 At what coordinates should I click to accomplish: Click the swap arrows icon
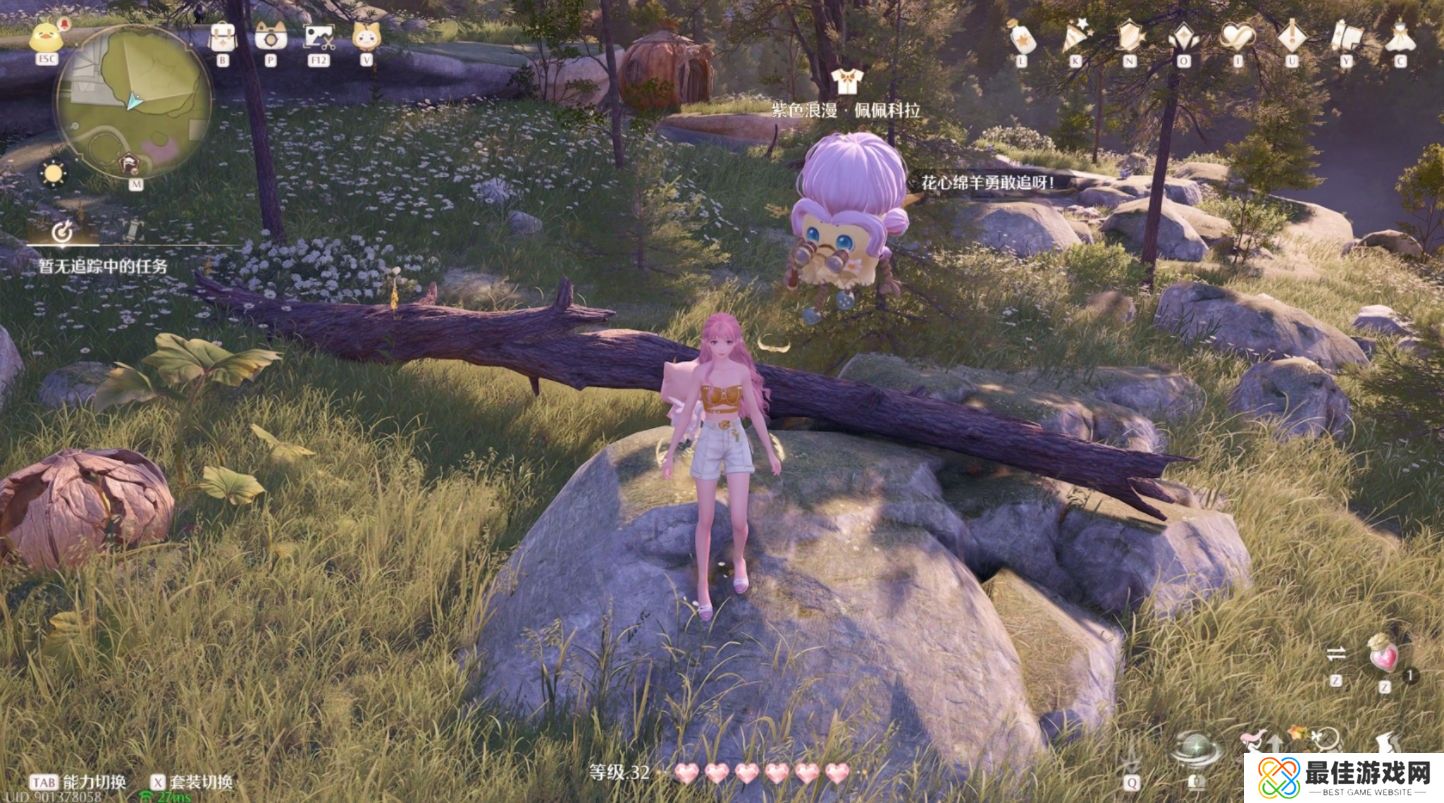point(1336,654)
